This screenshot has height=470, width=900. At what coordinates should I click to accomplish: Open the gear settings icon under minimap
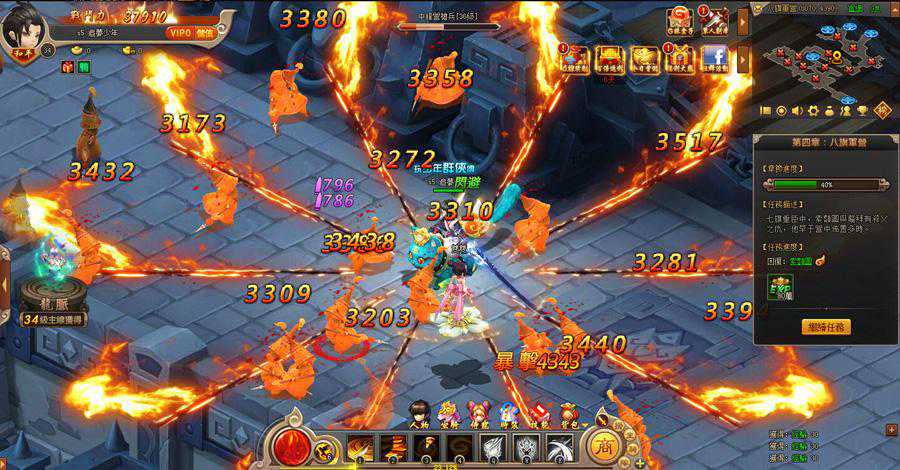coord(814,110)
